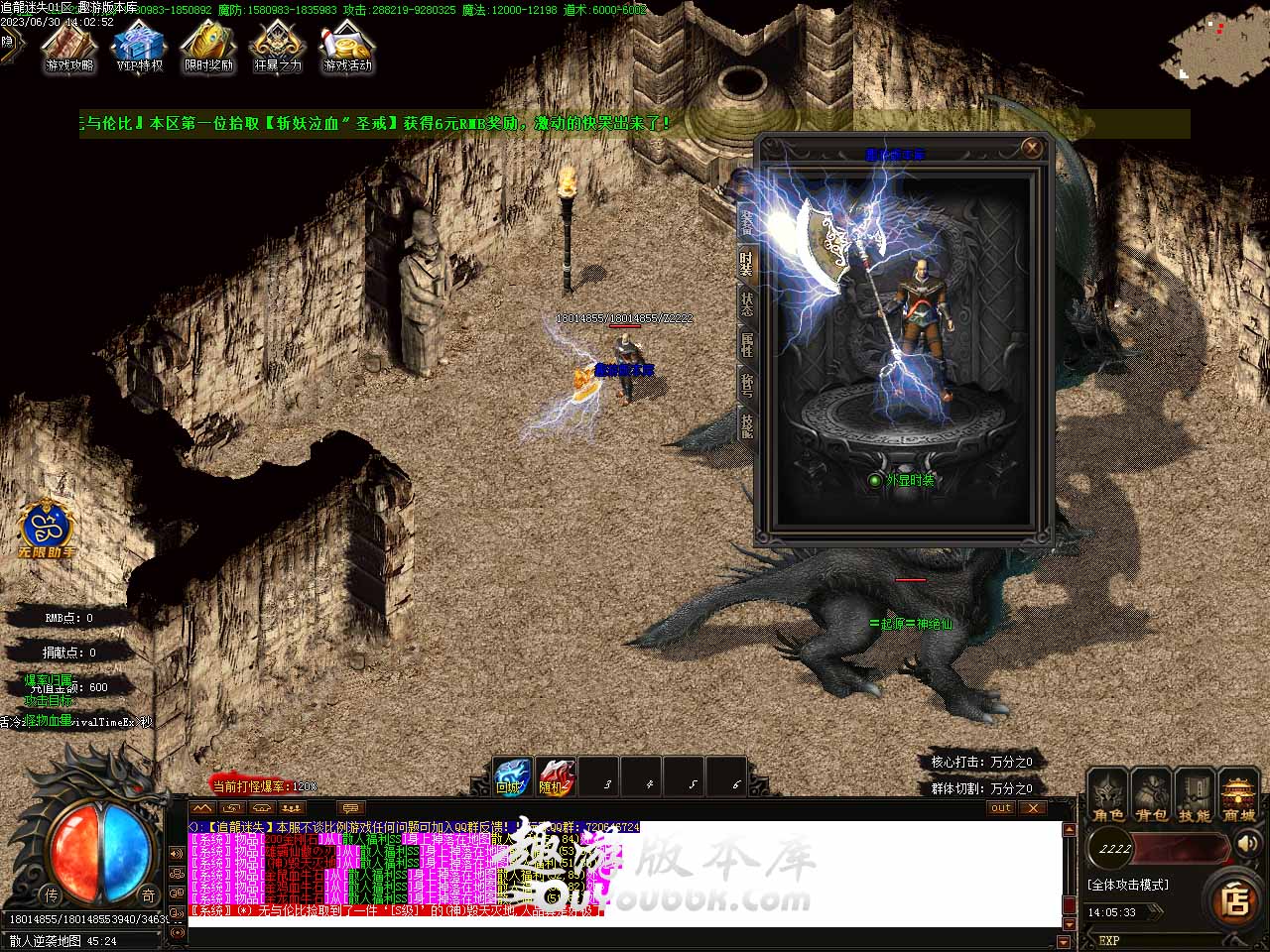Viewport: 1270px width, 952px height.
Task: Switch to the 称号 titles tab
Action: pos(746,385)
